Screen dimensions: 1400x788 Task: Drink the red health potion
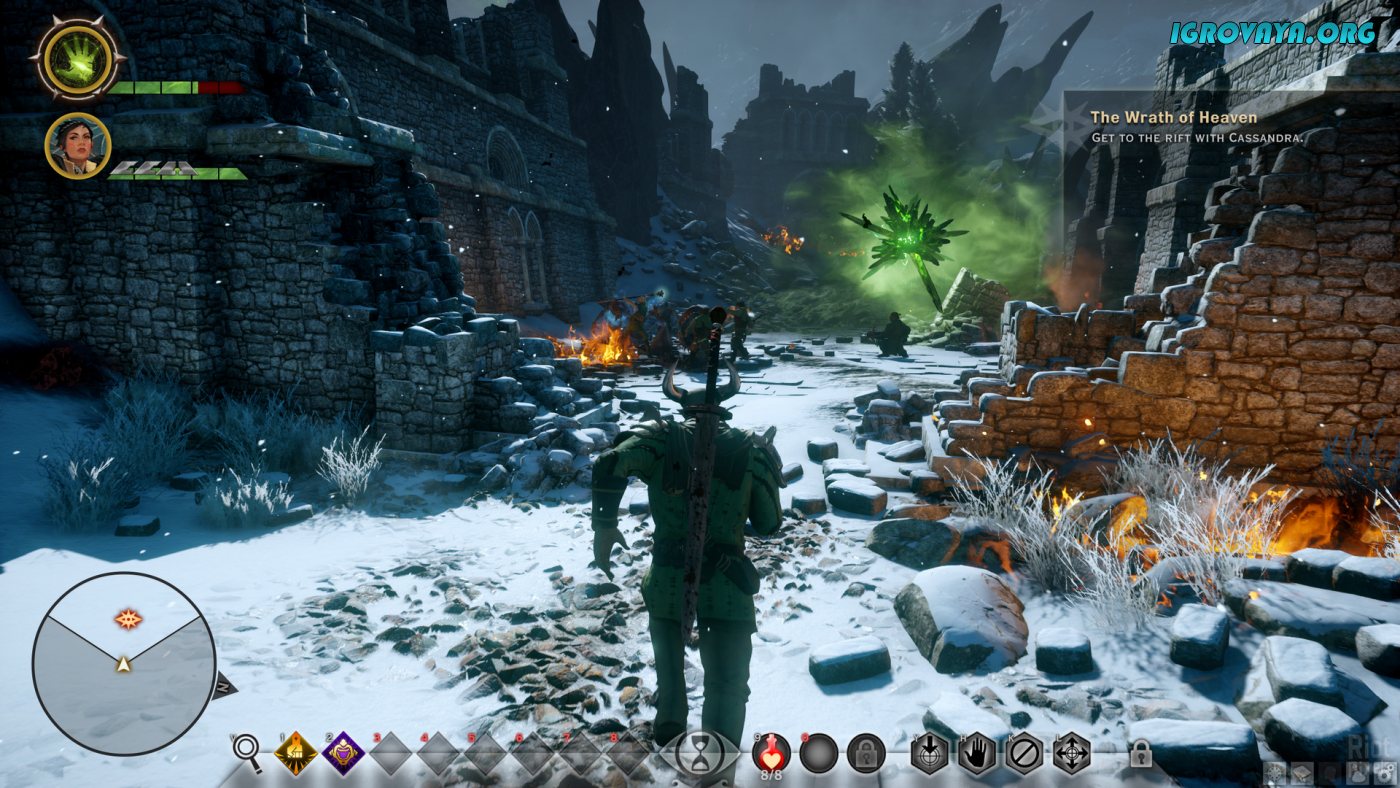click(772, 752)
